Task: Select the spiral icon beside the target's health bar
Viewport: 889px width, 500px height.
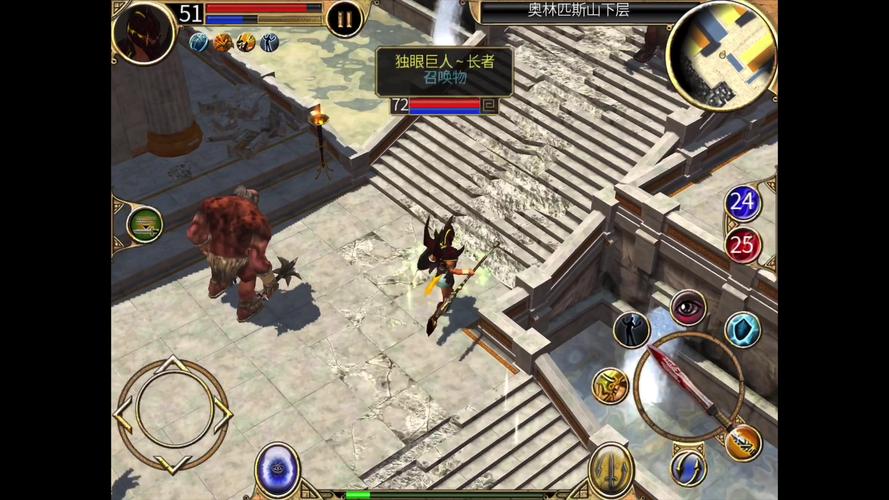Action: click(x=489, y=104)
